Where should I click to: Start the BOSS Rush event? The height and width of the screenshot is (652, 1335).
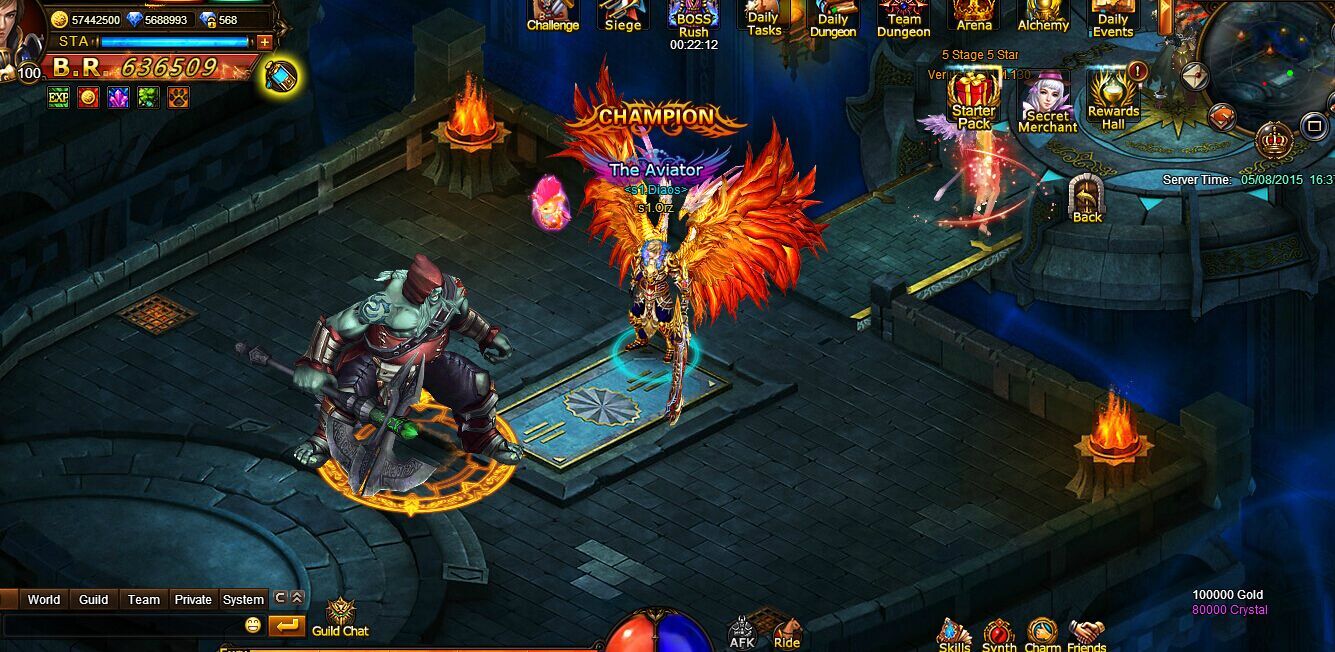pyautogui.click(x=693, y=20)
